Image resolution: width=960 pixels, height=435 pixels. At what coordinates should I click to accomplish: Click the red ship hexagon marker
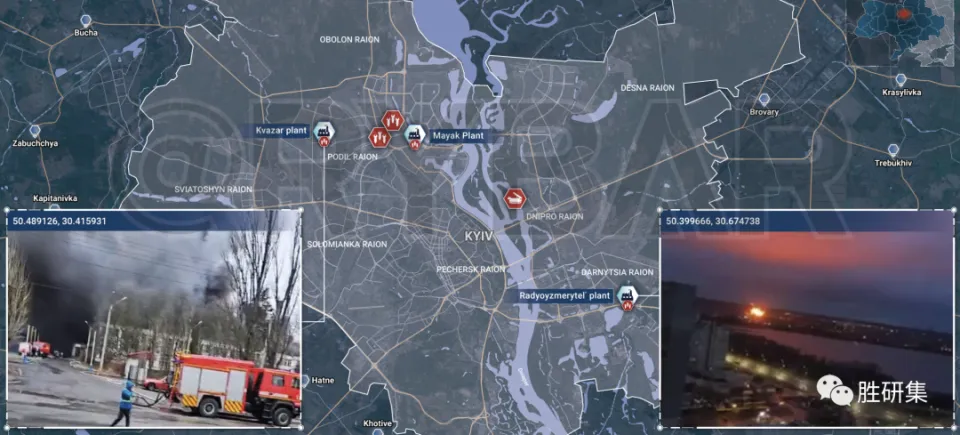click(x=515, y=199)
